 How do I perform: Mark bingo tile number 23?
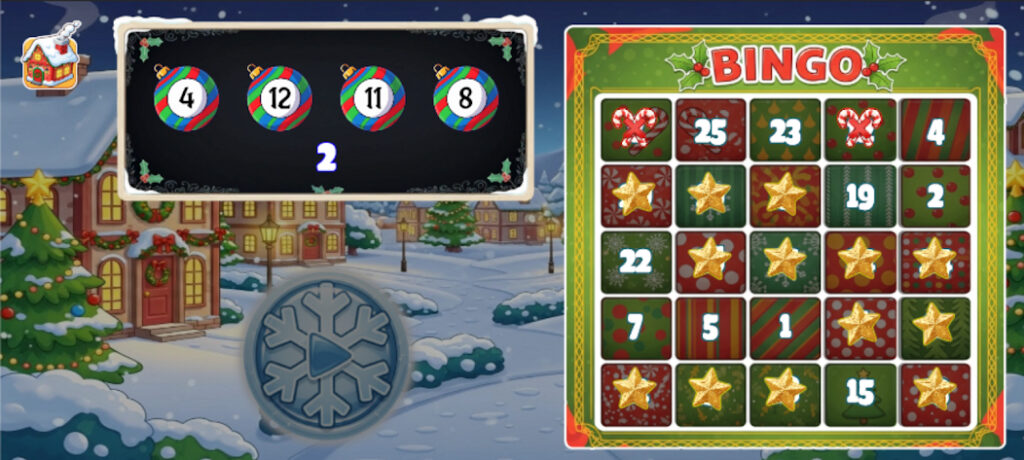pyautogui.click(x=785, y=130)
